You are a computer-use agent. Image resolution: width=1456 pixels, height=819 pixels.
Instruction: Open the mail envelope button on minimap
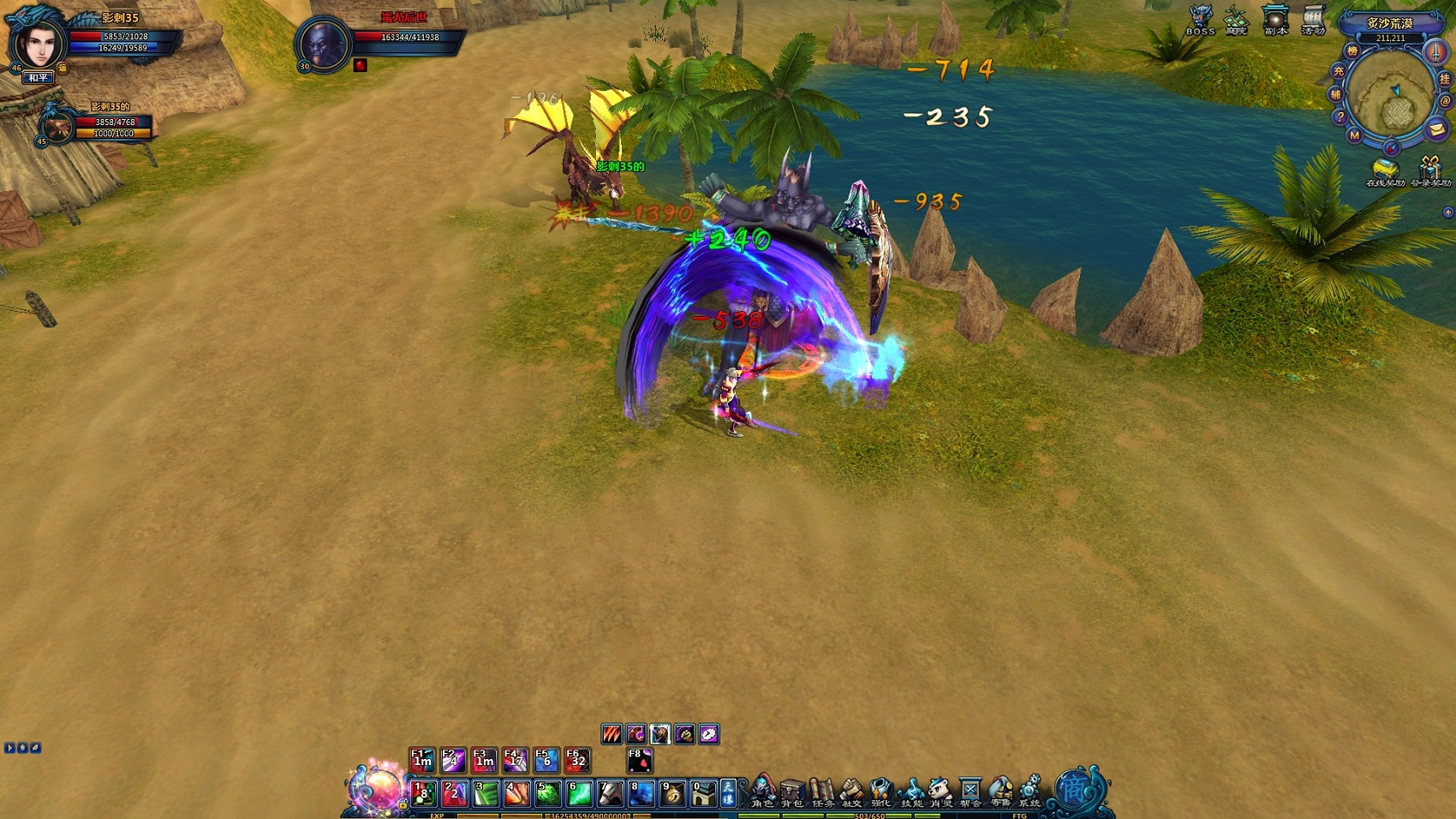point(1436,129)
